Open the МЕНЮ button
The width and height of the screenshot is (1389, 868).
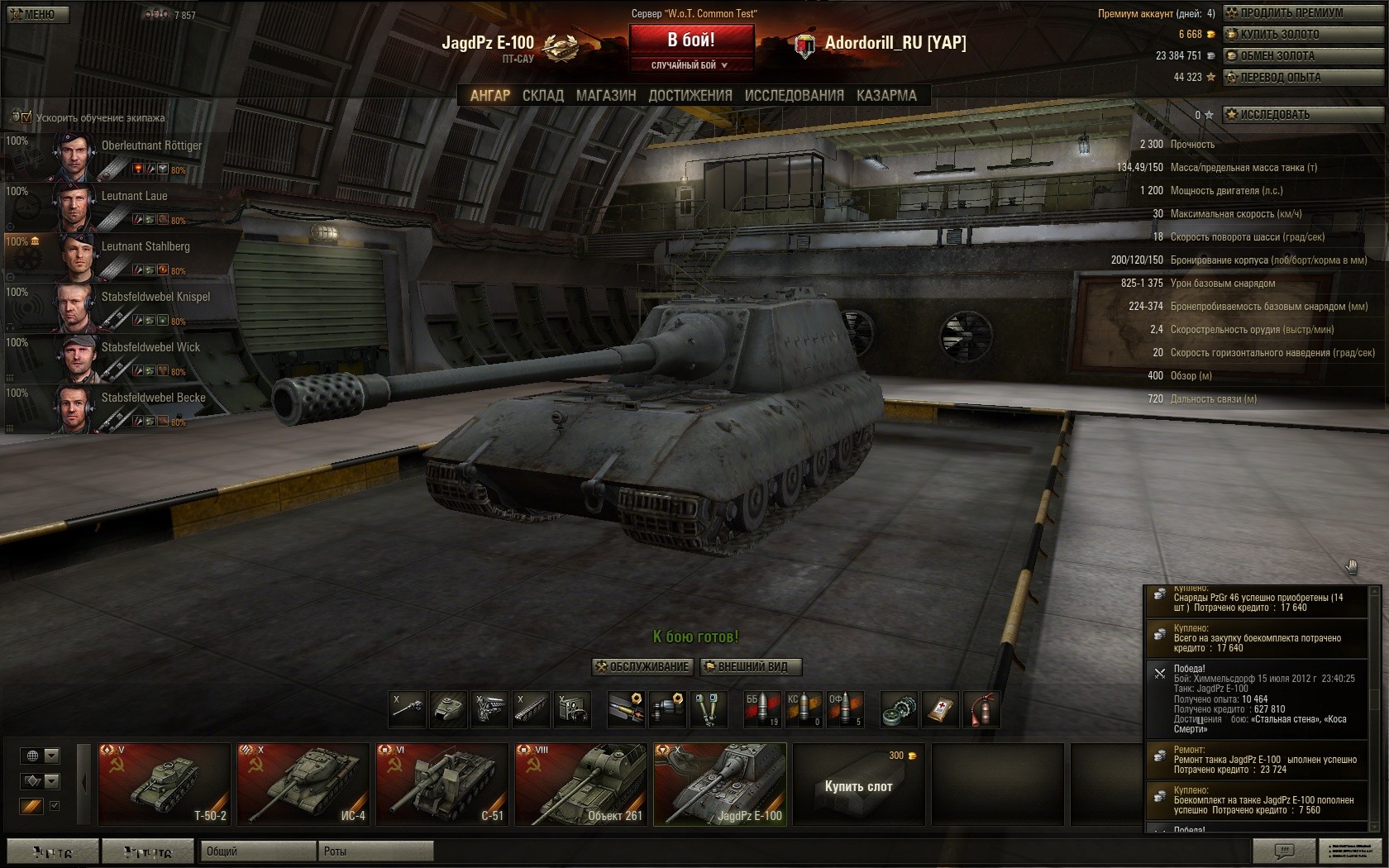38,14
